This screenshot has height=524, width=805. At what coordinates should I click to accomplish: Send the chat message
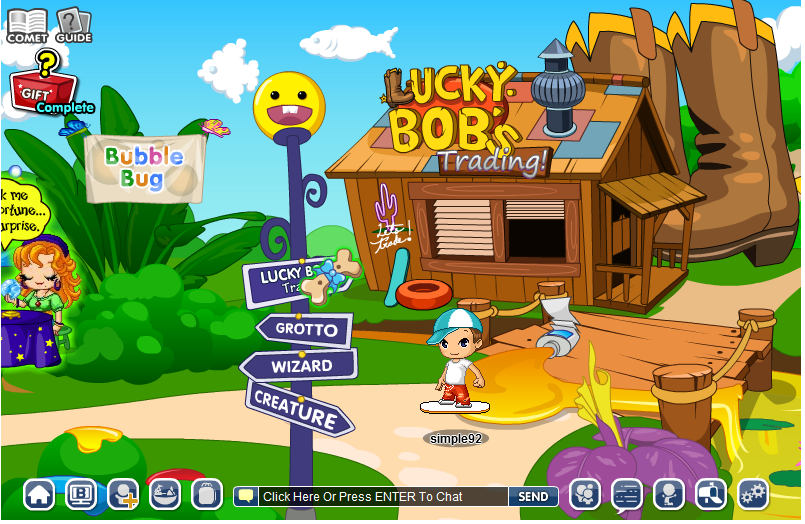(533, 496)
